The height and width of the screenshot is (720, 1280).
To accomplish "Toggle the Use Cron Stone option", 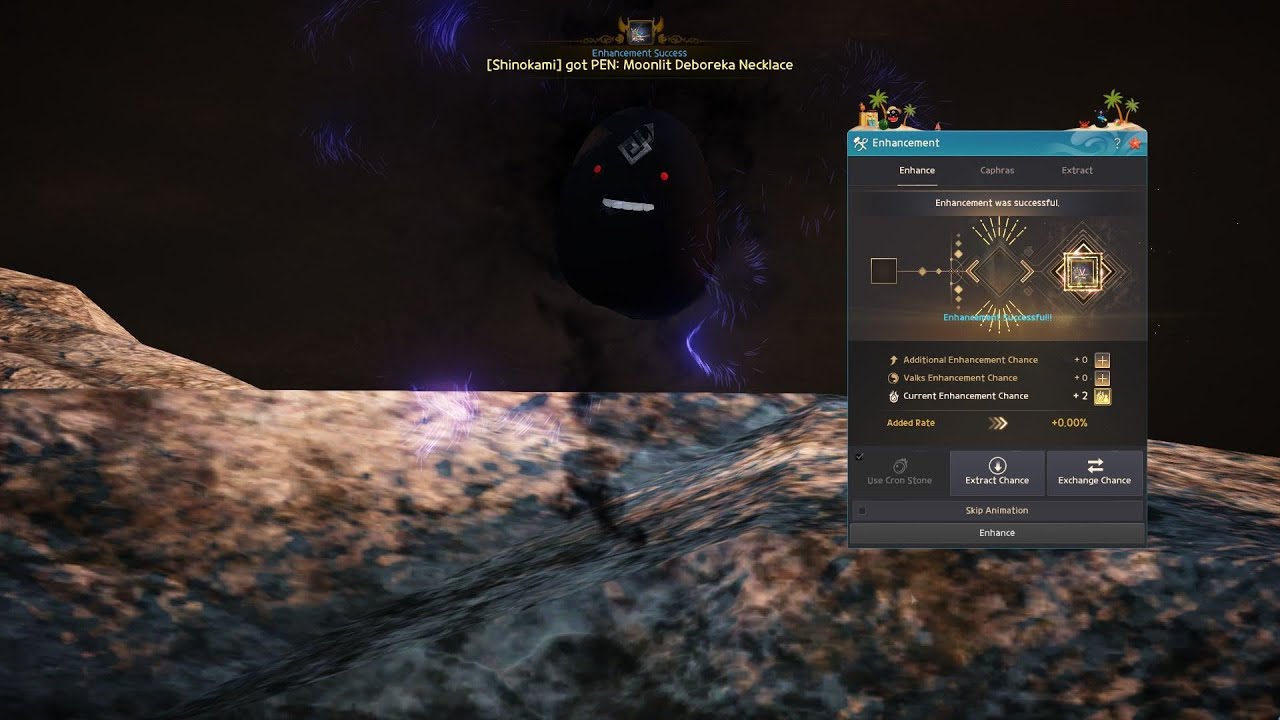I will click(x=899, y=472).
